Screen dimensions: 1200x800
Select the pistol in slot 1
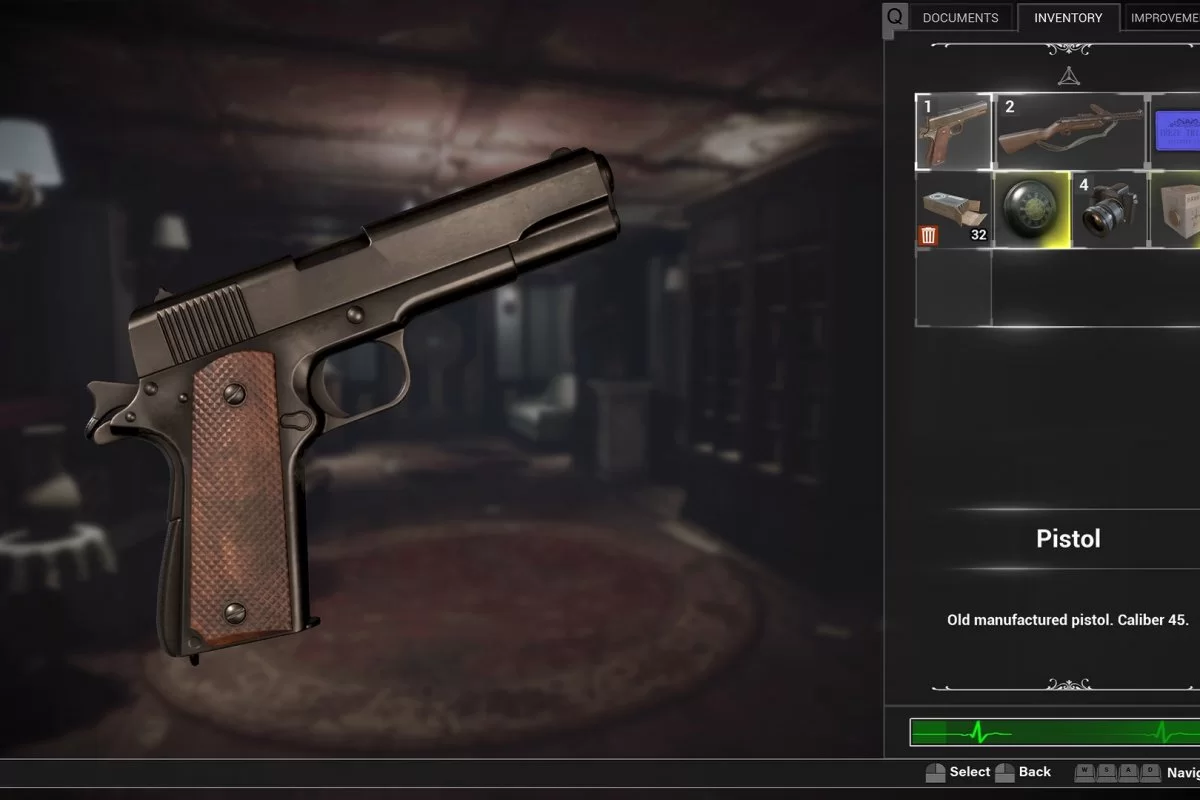(x=954, y=131)
